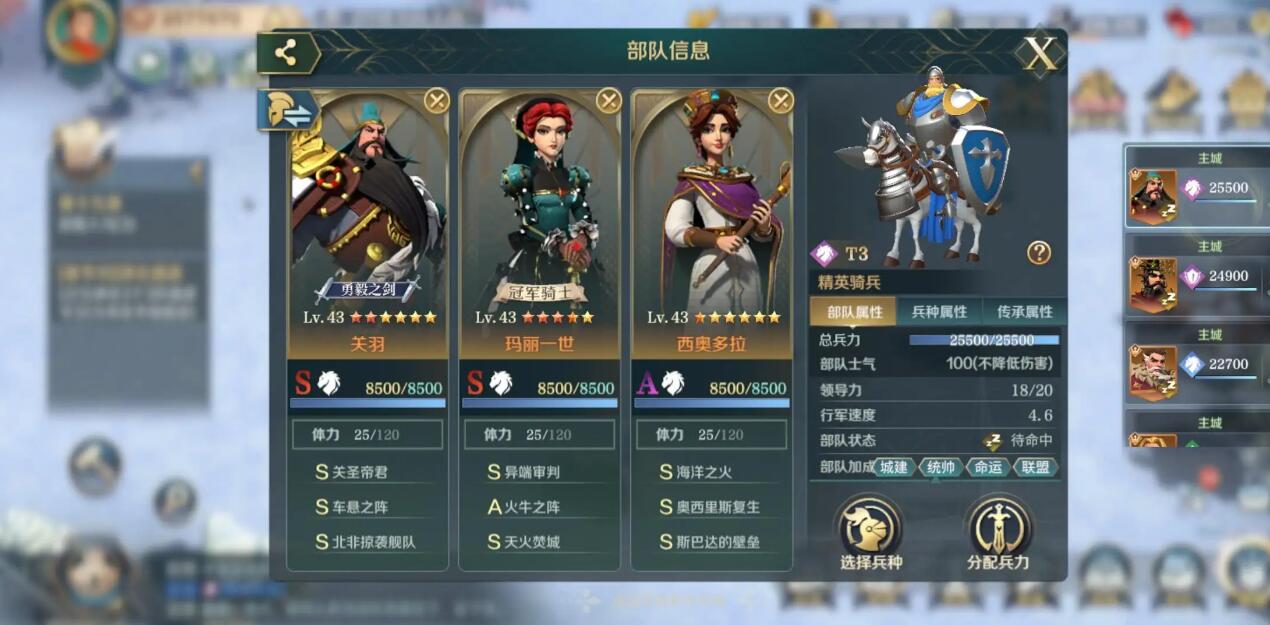Viewport: 1270px width, 625px height.
Task: Open the 部队属性 tab
Action: pos(854,312)
